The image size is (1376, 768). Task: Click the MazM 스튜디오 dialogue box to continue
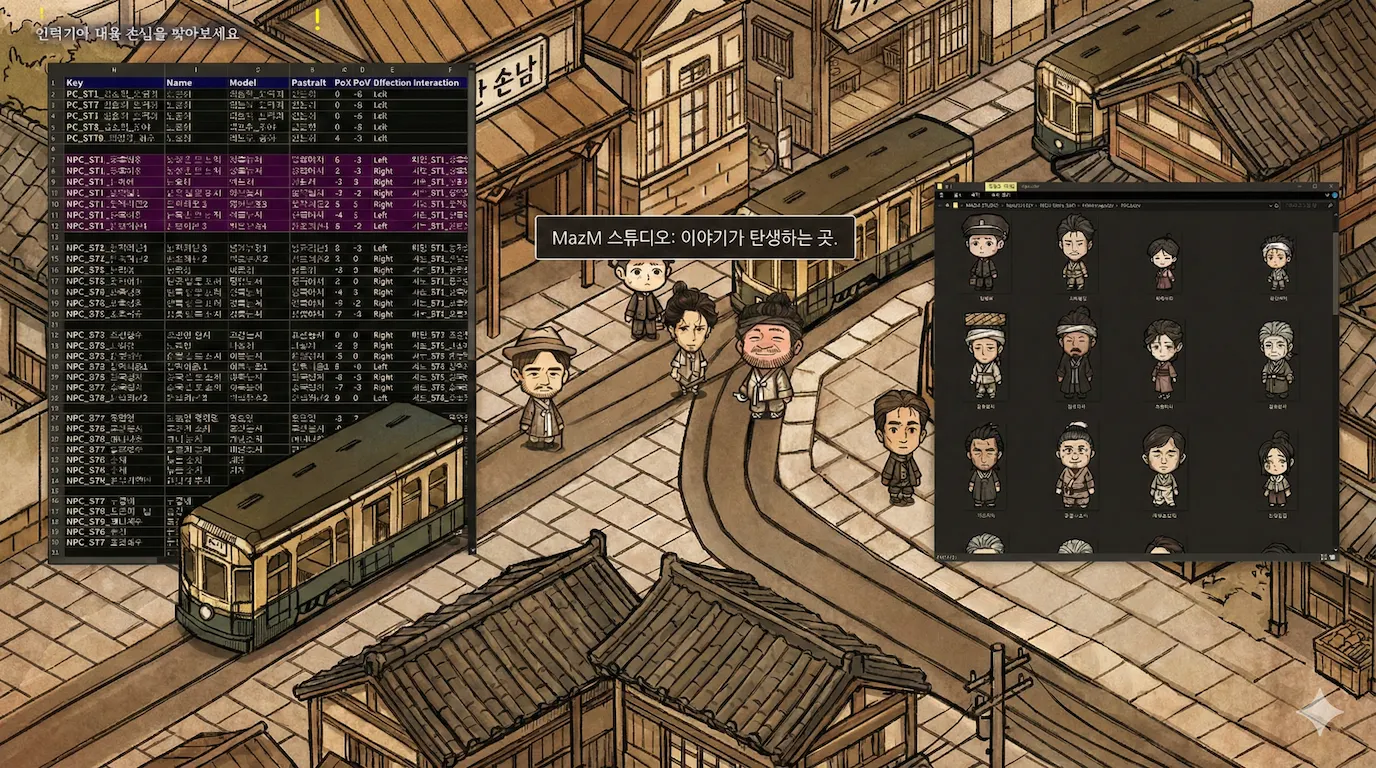click(695, 239)
